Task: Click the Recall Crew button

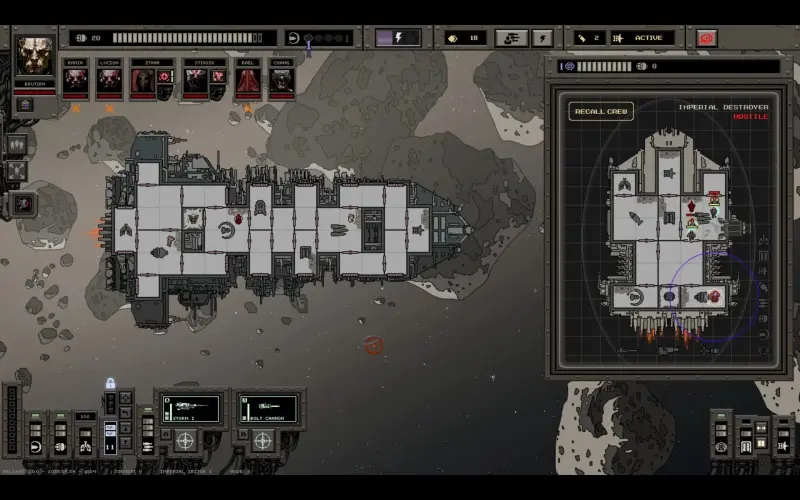Action: point(601,111)
